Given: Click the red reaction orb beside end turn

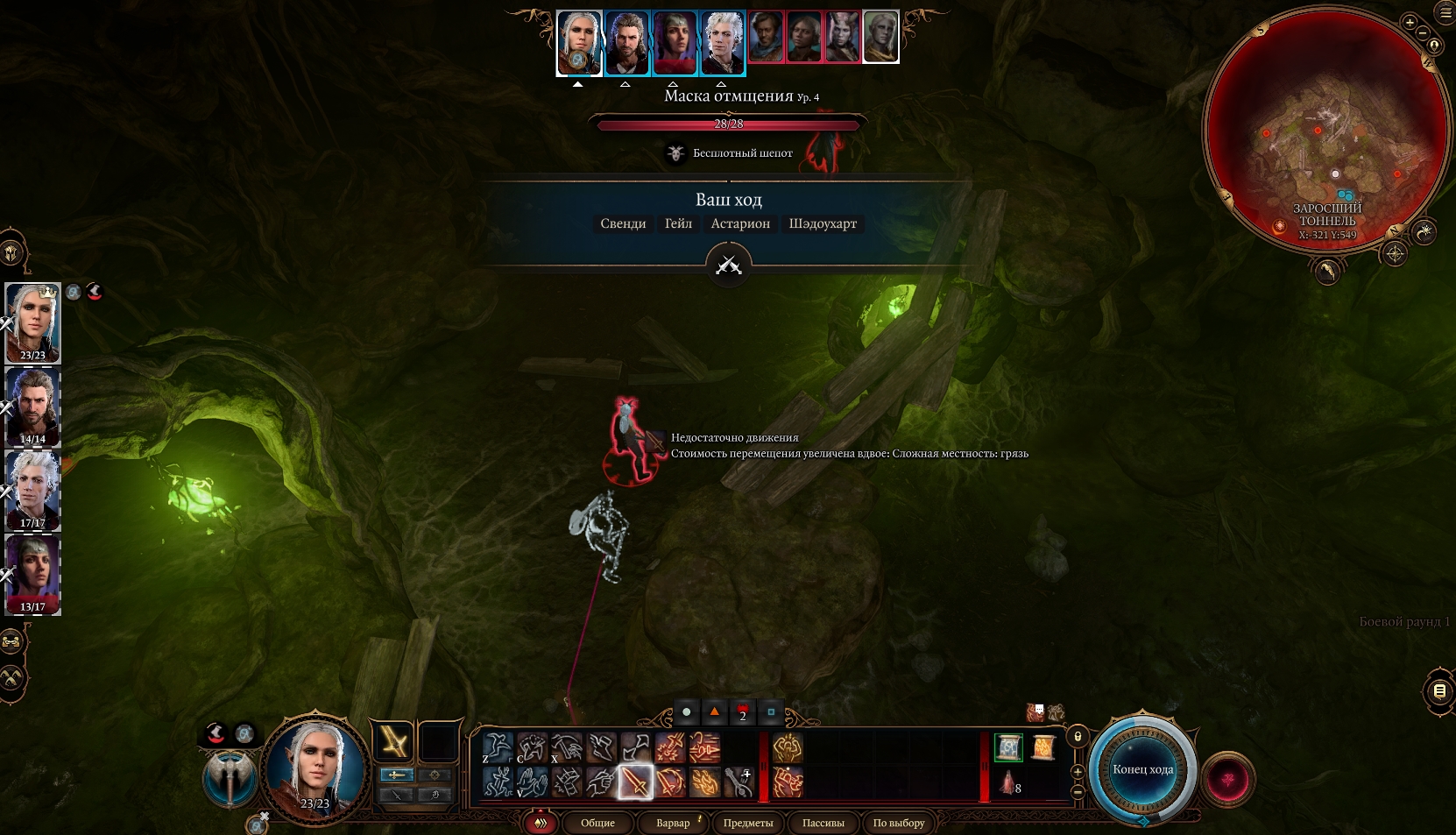Looking at the screenshot, I should coord(1228,779).
